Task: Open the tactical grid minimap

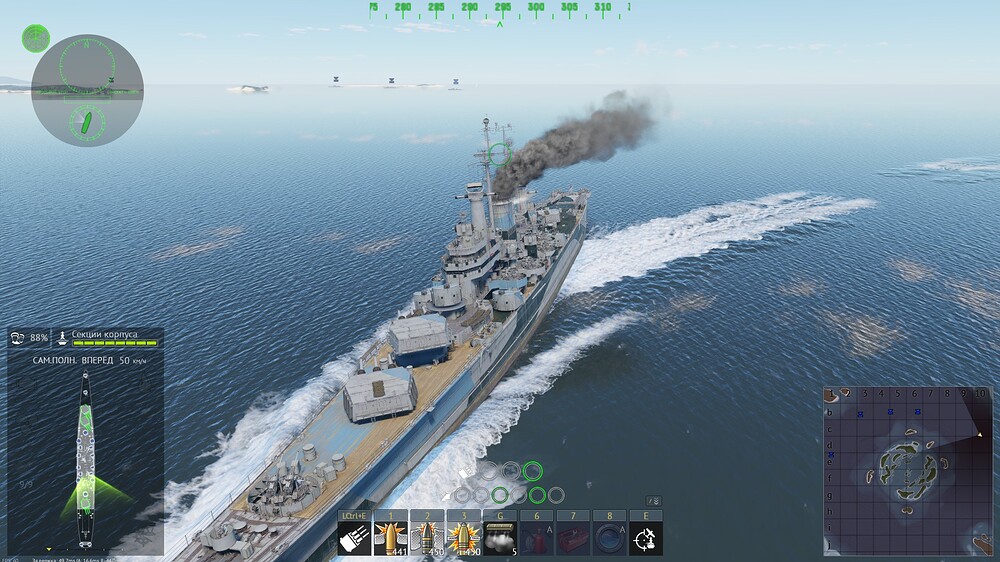Action: coord(908,470)
